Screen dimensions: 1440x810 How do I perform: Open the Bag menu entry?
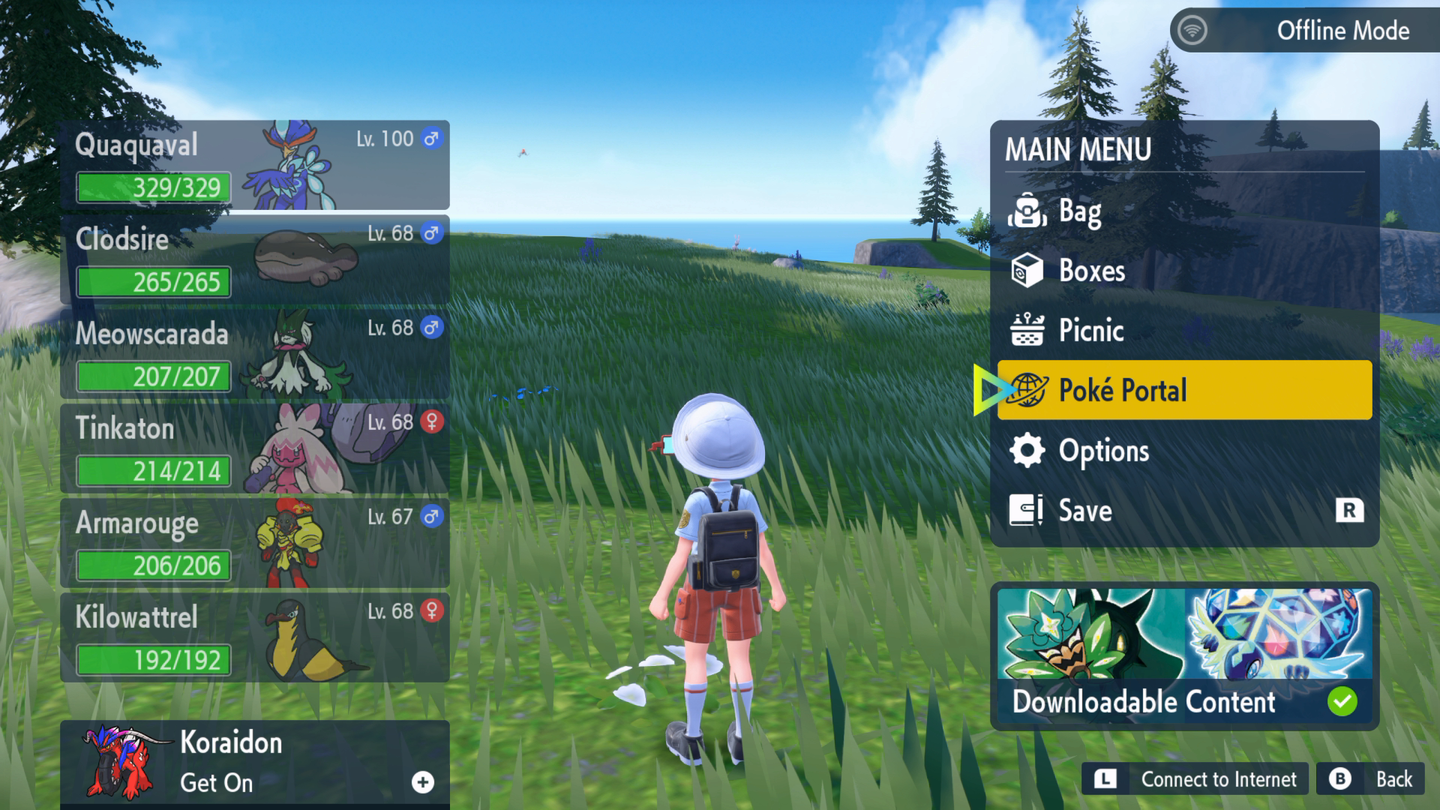1184,211
